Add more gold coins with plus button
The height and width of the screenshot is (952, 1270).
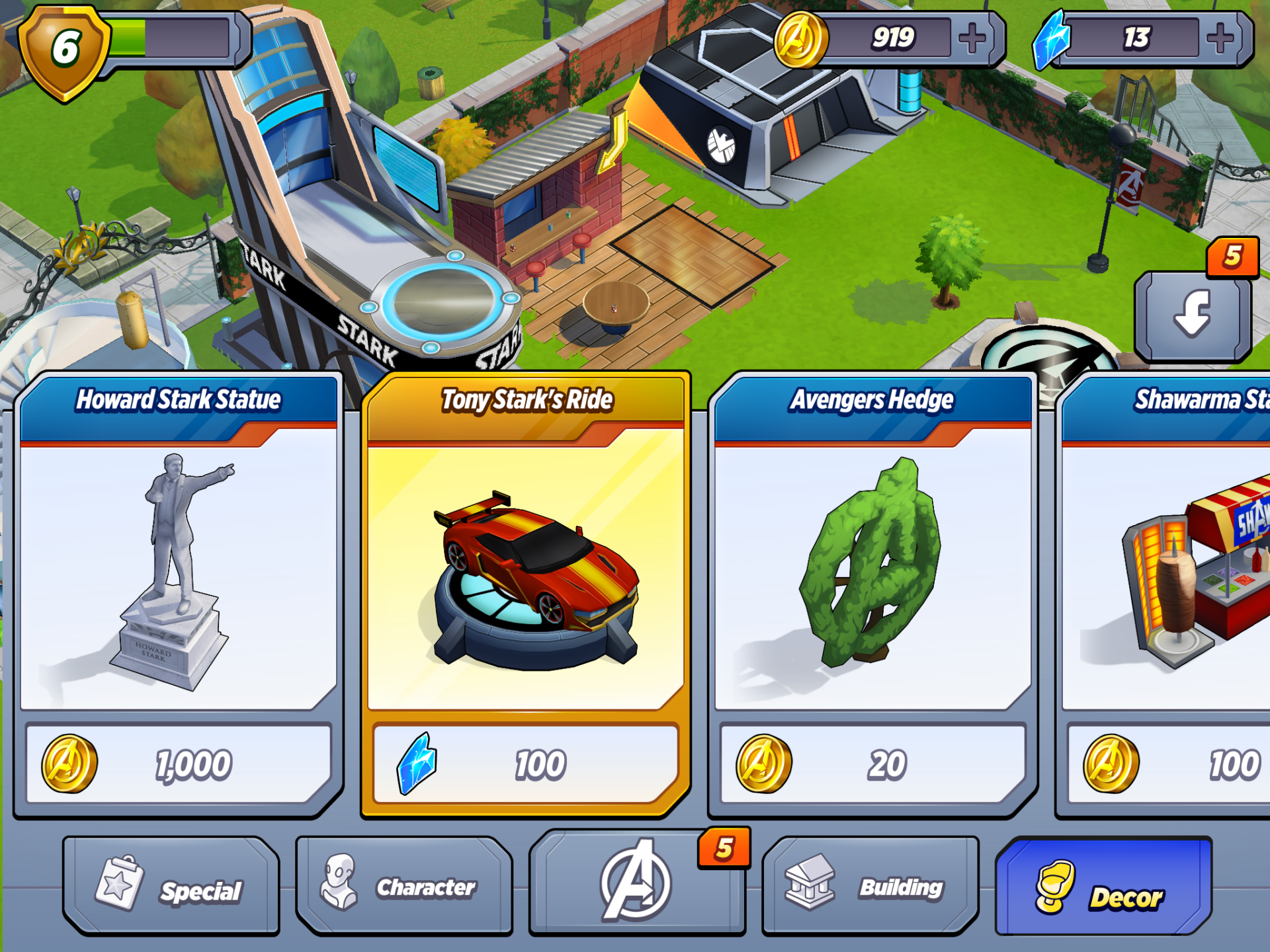click(972, 38)
